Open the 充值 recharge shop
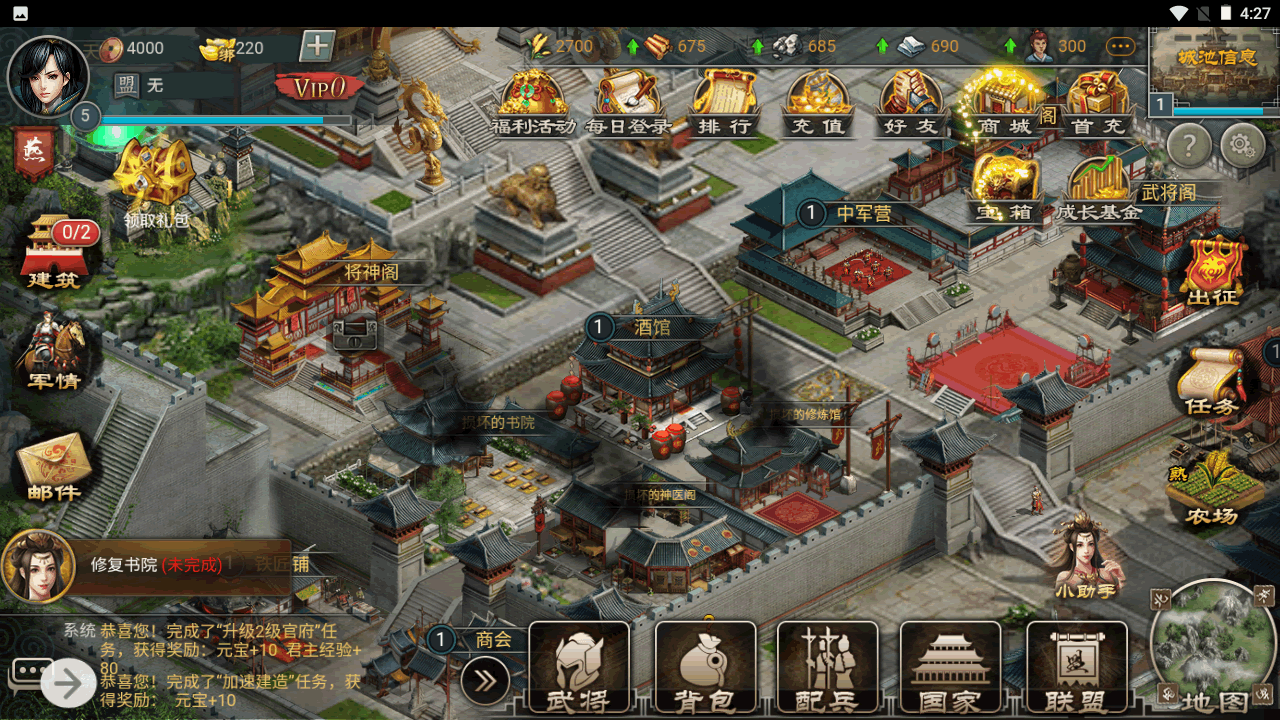Screen dimensions: 1280x720 pyautogui.click(x=818, y=102)
